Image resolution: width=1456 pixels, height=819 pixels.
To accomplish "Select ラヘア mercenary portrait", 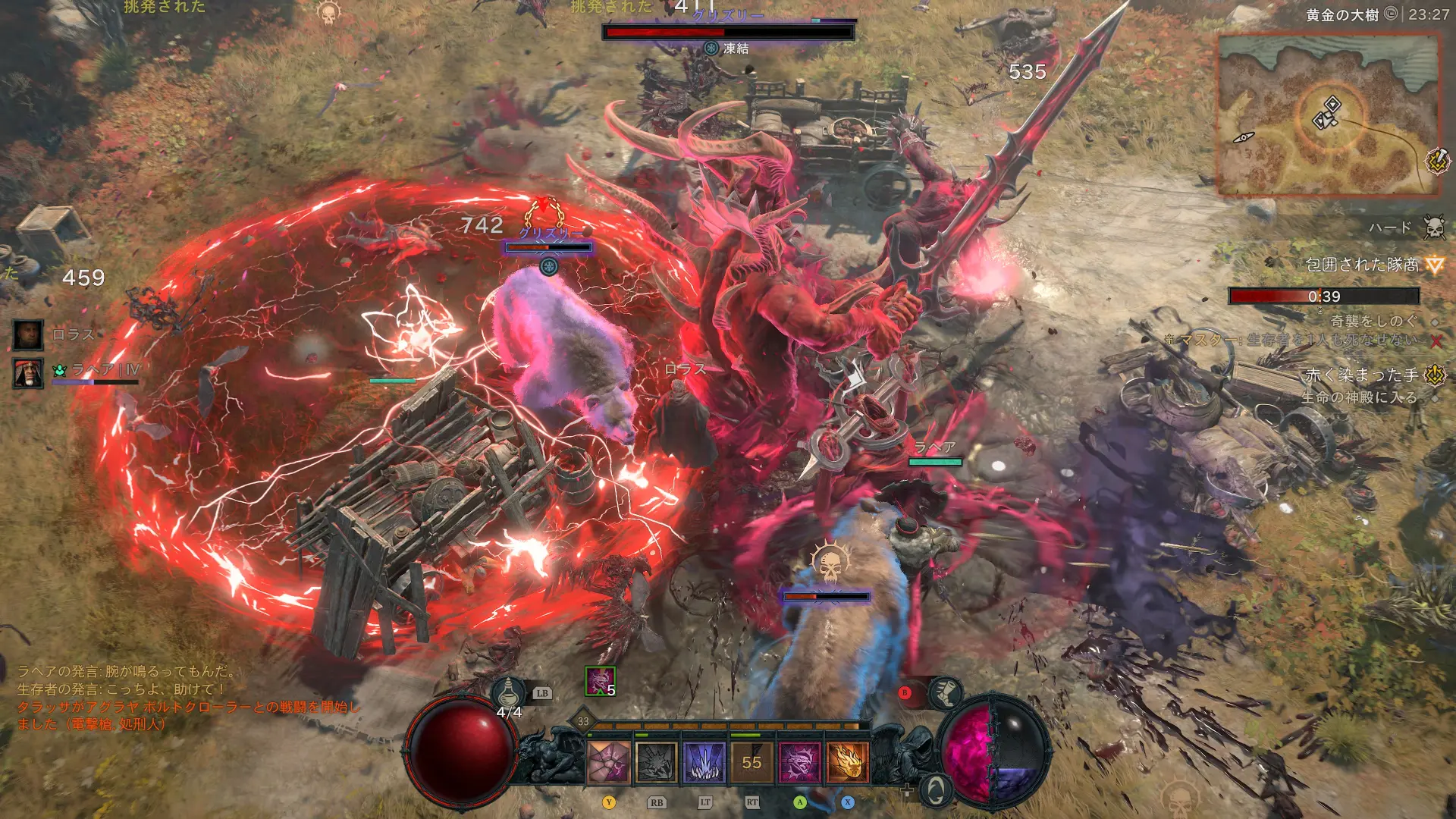I will click(x=28, y=372).
